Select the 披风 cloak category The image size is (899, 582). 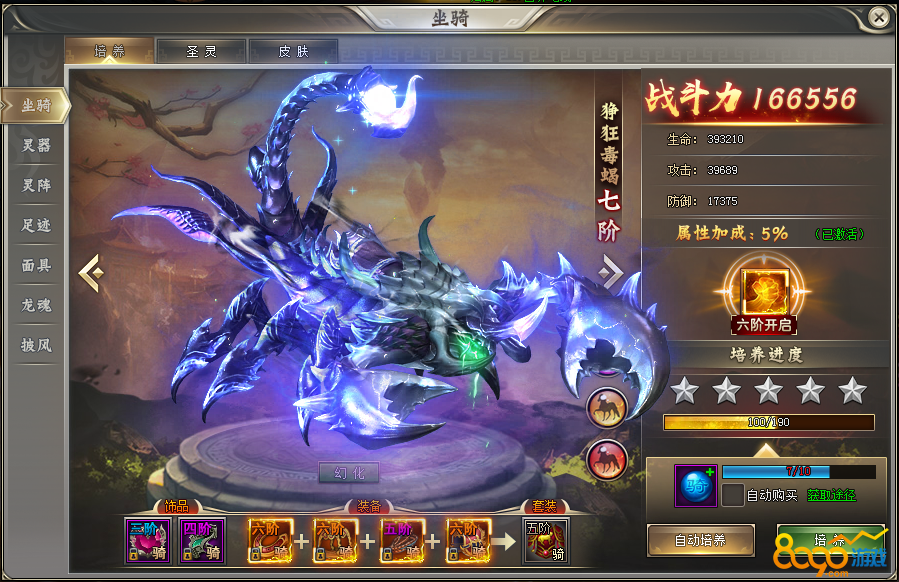36,345
